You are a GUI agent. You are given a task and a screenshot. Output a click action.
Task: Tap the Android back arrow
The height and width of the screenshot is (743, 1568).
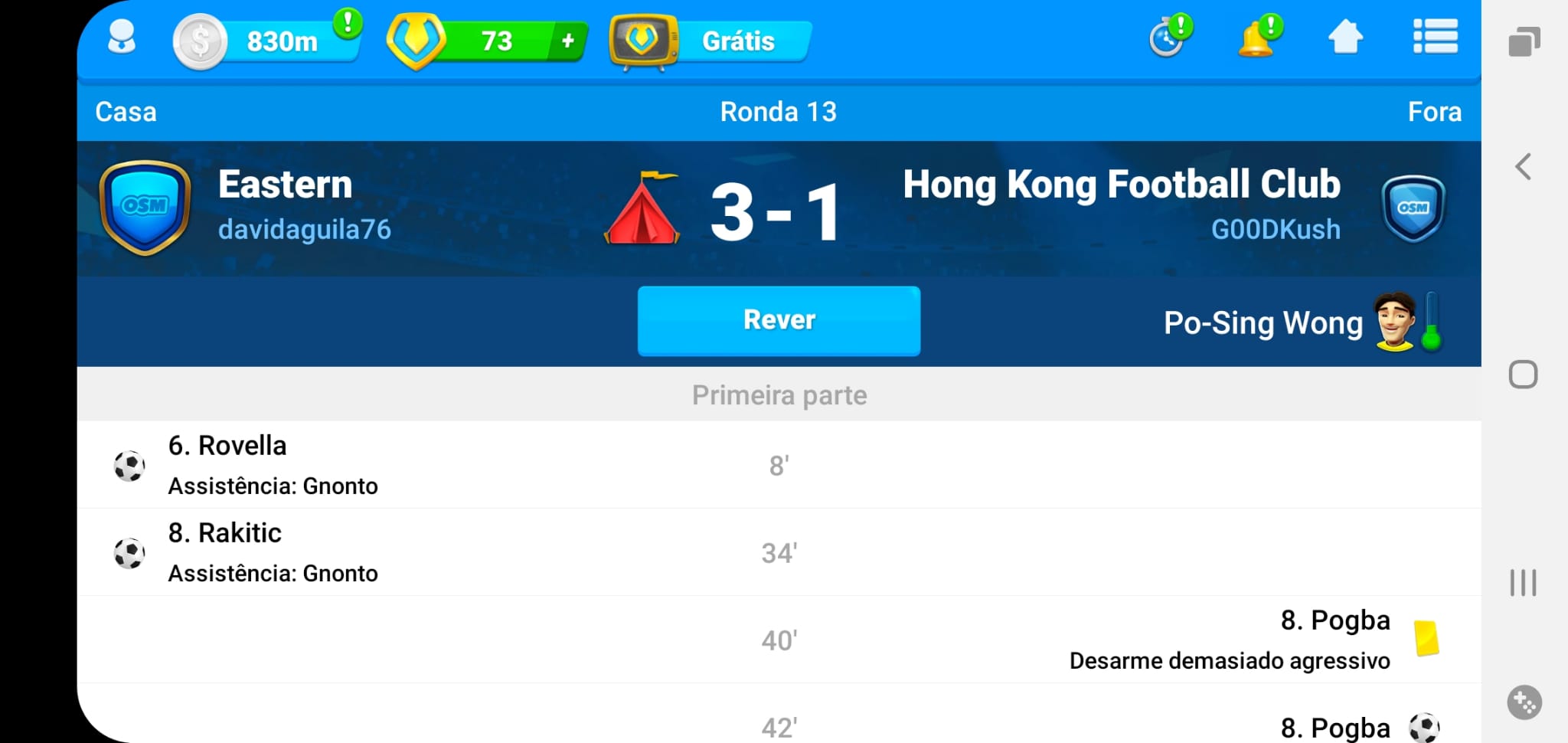tap(1524, 166)
